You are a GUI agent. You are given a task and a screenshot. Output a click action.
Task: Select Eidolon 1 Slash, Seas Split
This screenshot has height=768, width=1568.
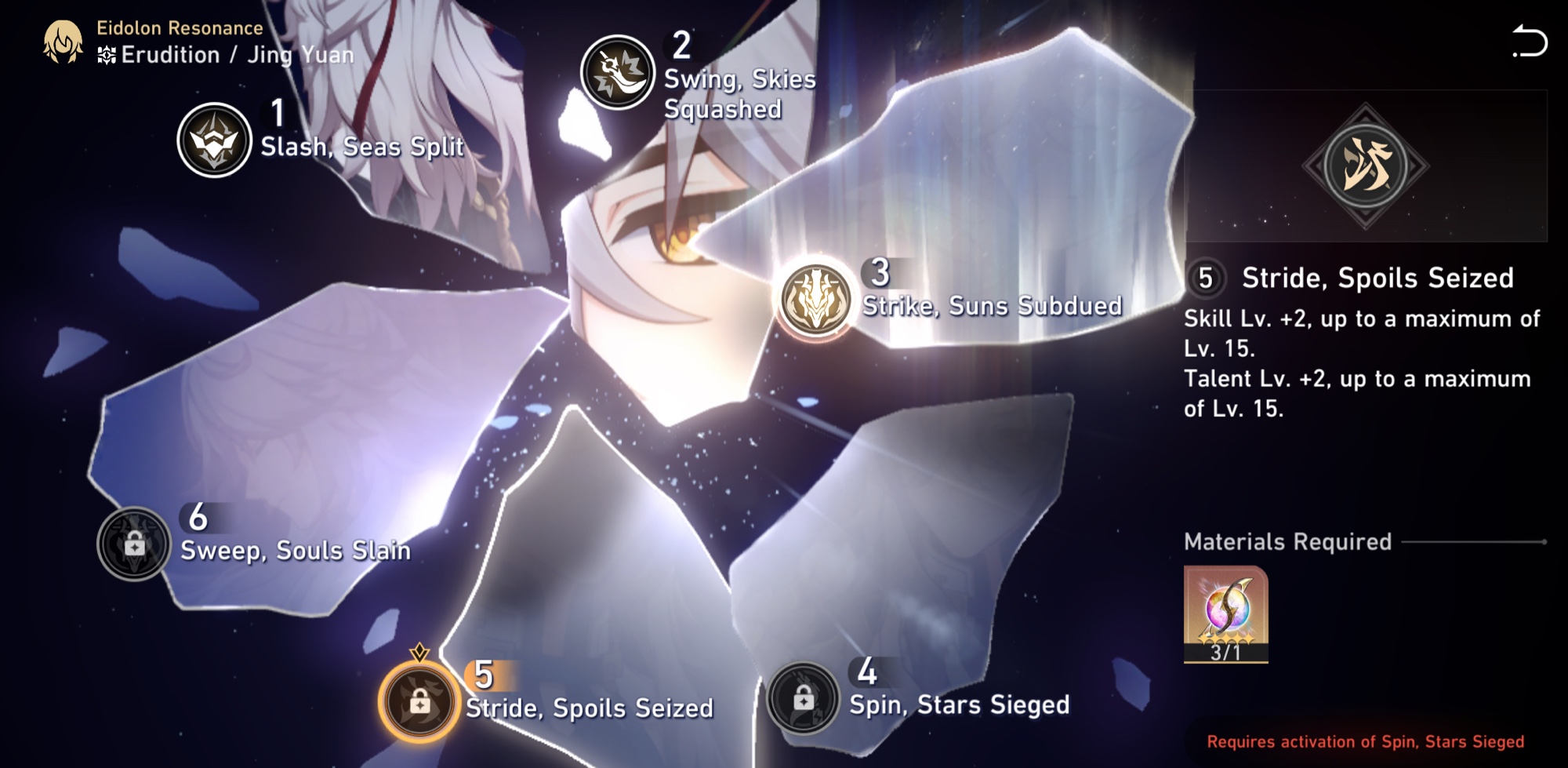click(214, 140)
